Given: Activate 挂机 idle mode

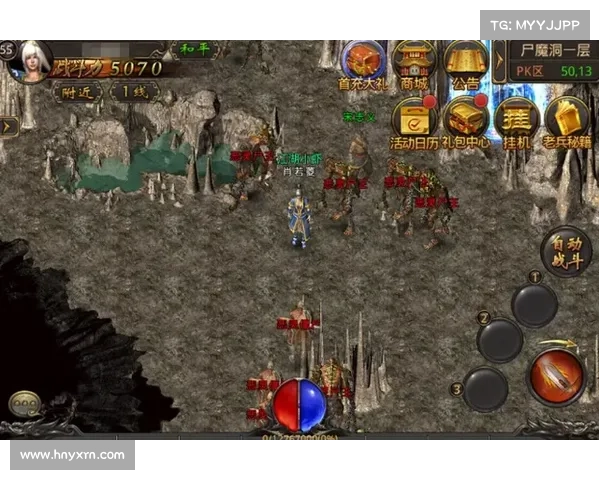Looking at the screenshot, I should pos(517,120).
